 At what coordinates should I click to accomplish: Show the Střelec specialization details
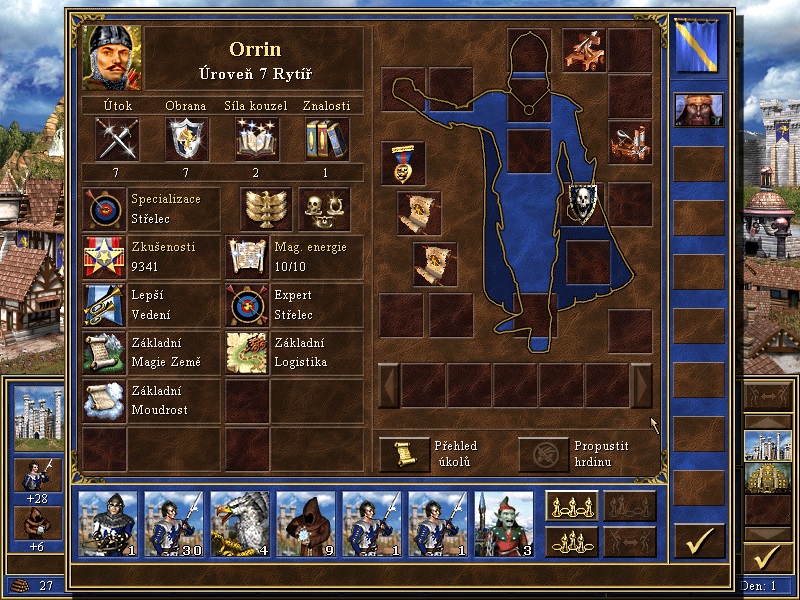[x=104, y=209]
